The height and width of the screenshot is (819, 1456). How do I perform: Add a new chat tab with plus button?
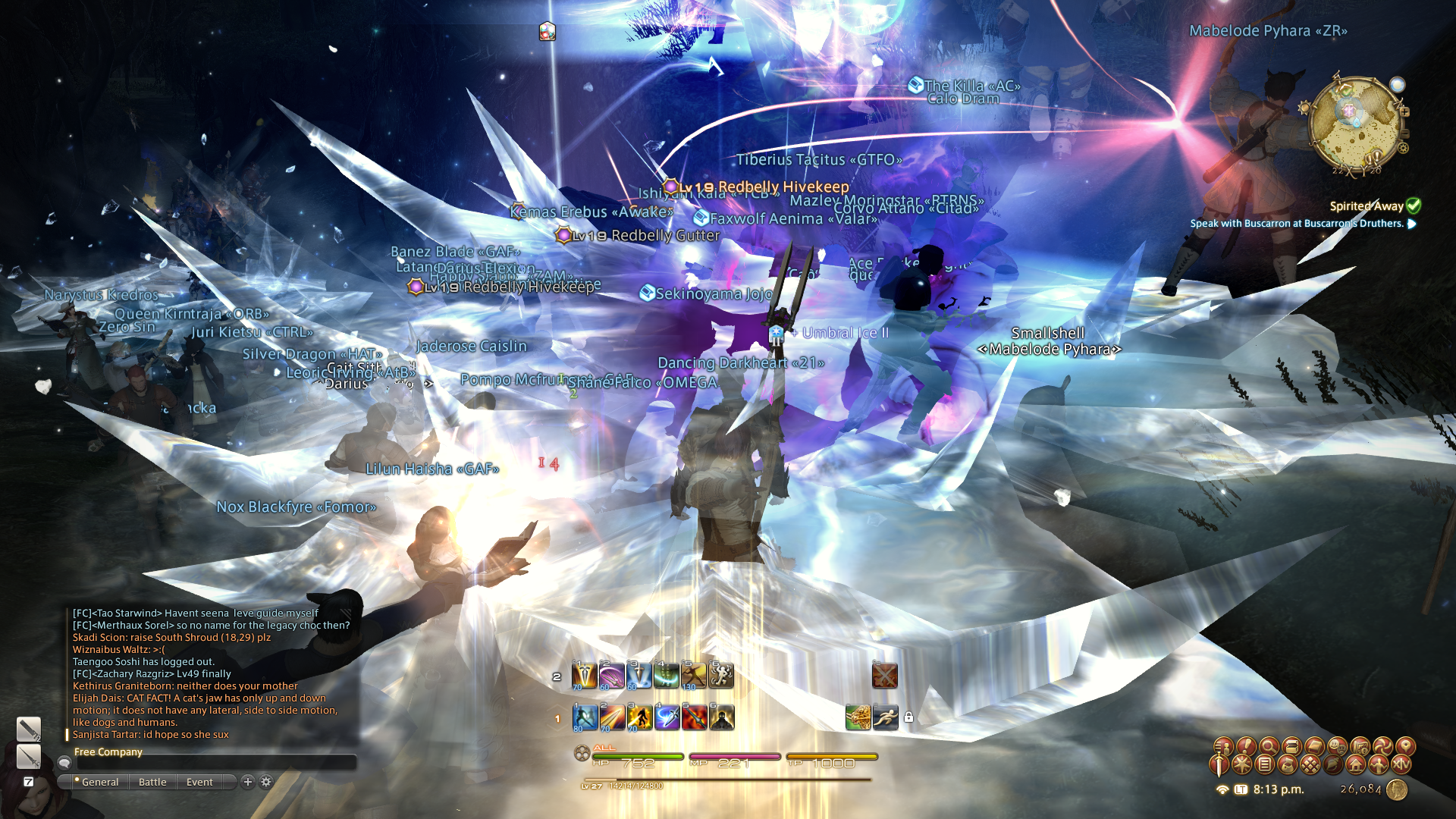tap(247, 782)
